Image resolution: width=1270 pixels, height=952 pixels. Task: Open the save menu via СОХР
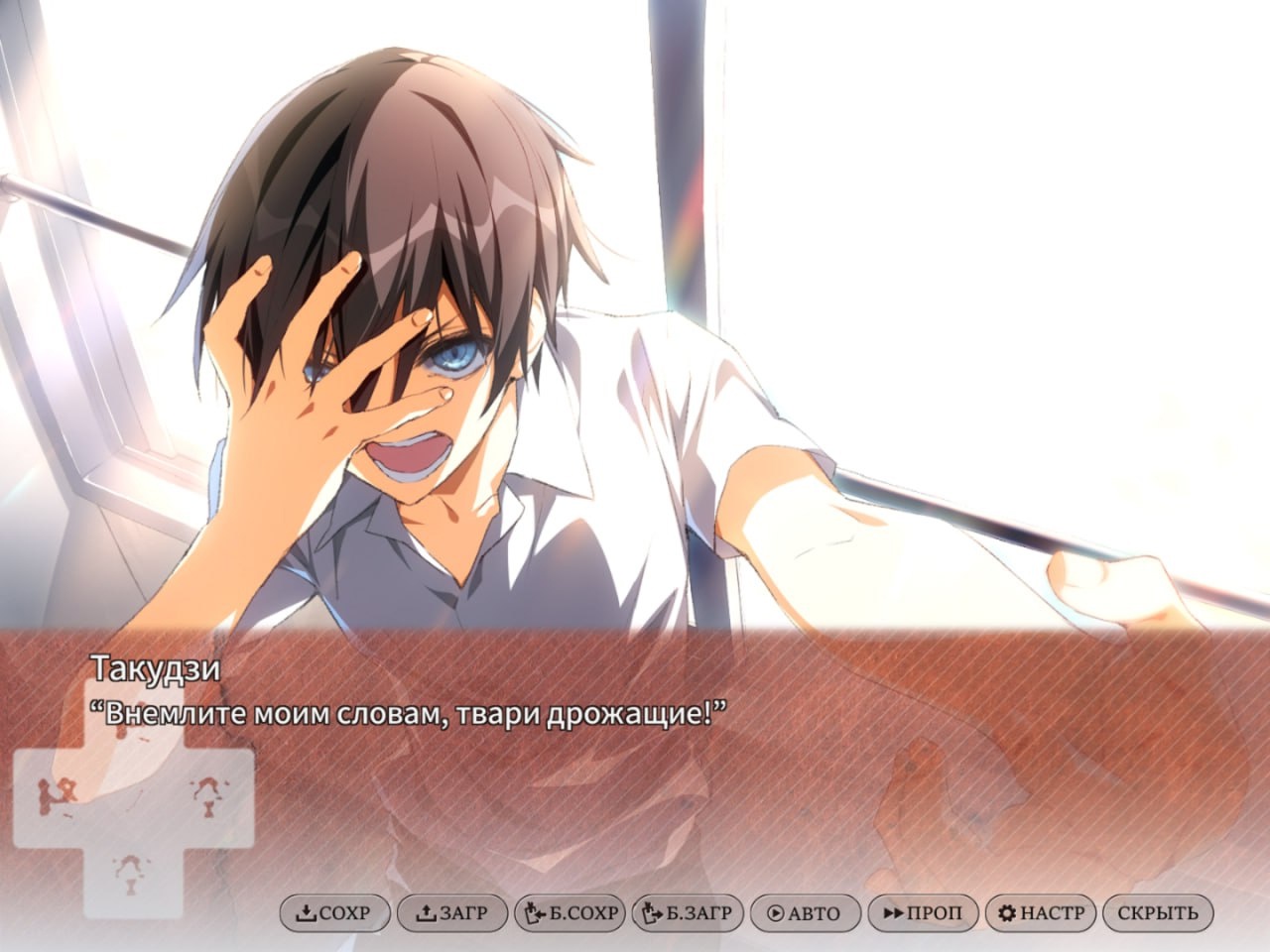coord(333,913)
